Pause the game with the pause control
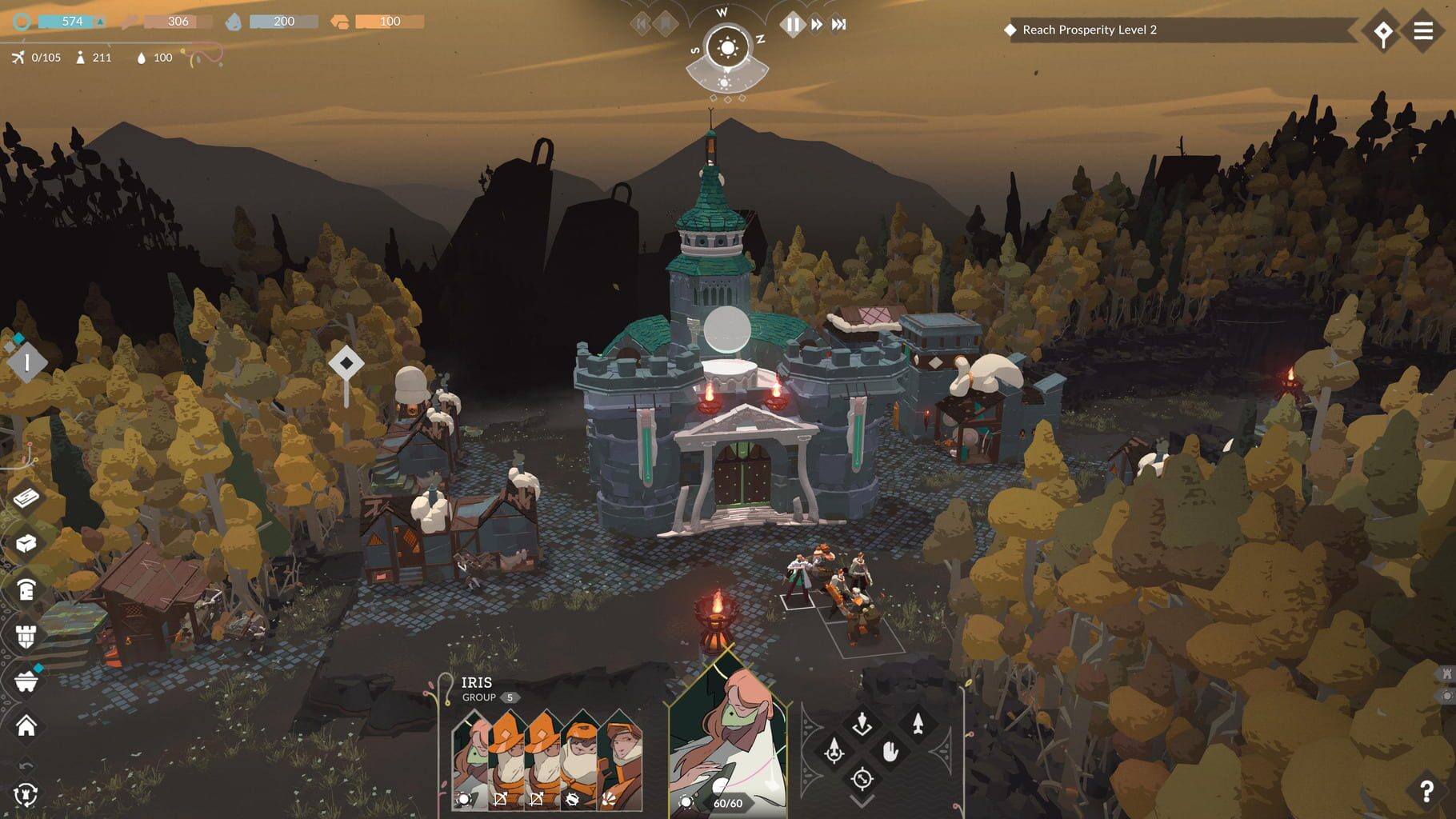The width and height of the screenshot is (1456, 819). tap(792, 24)
